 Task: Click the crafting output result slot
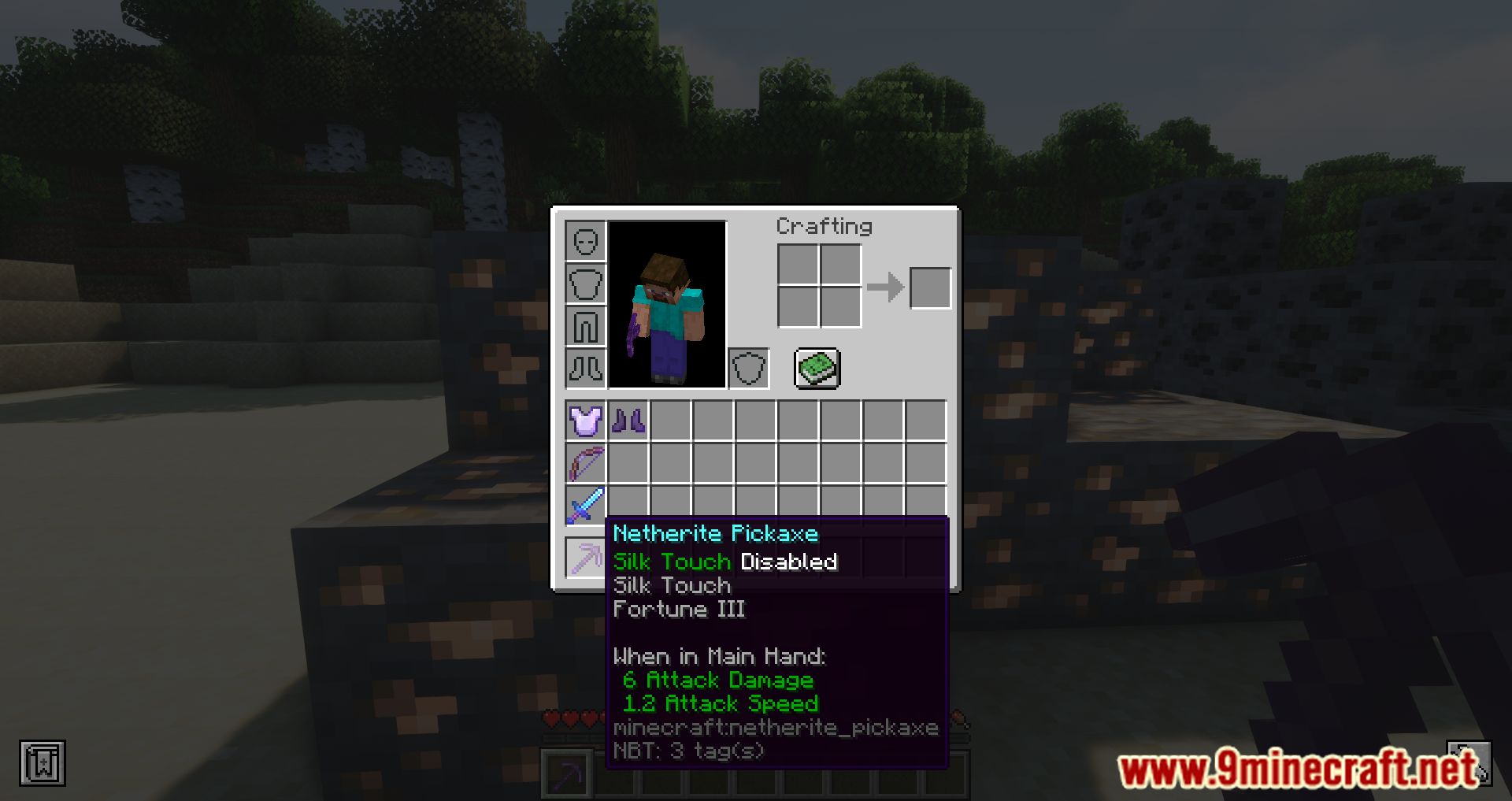(929, 287)
